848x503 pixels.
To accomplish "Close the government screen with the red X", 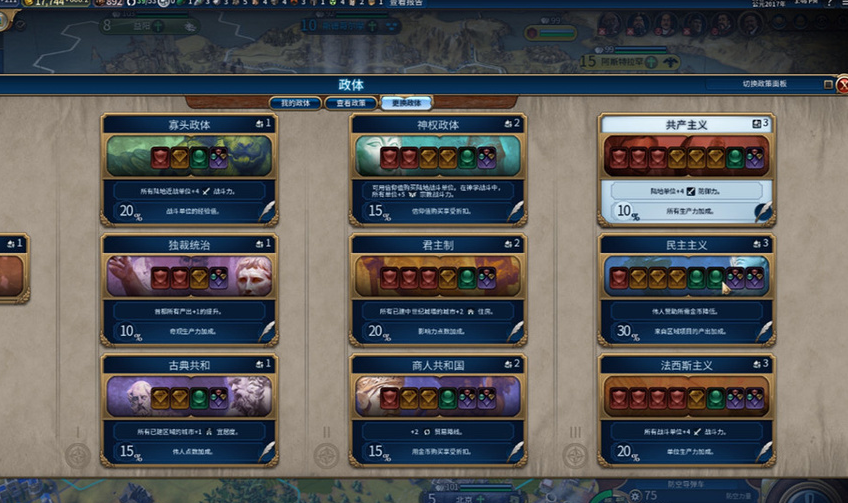I will (841, 85).
